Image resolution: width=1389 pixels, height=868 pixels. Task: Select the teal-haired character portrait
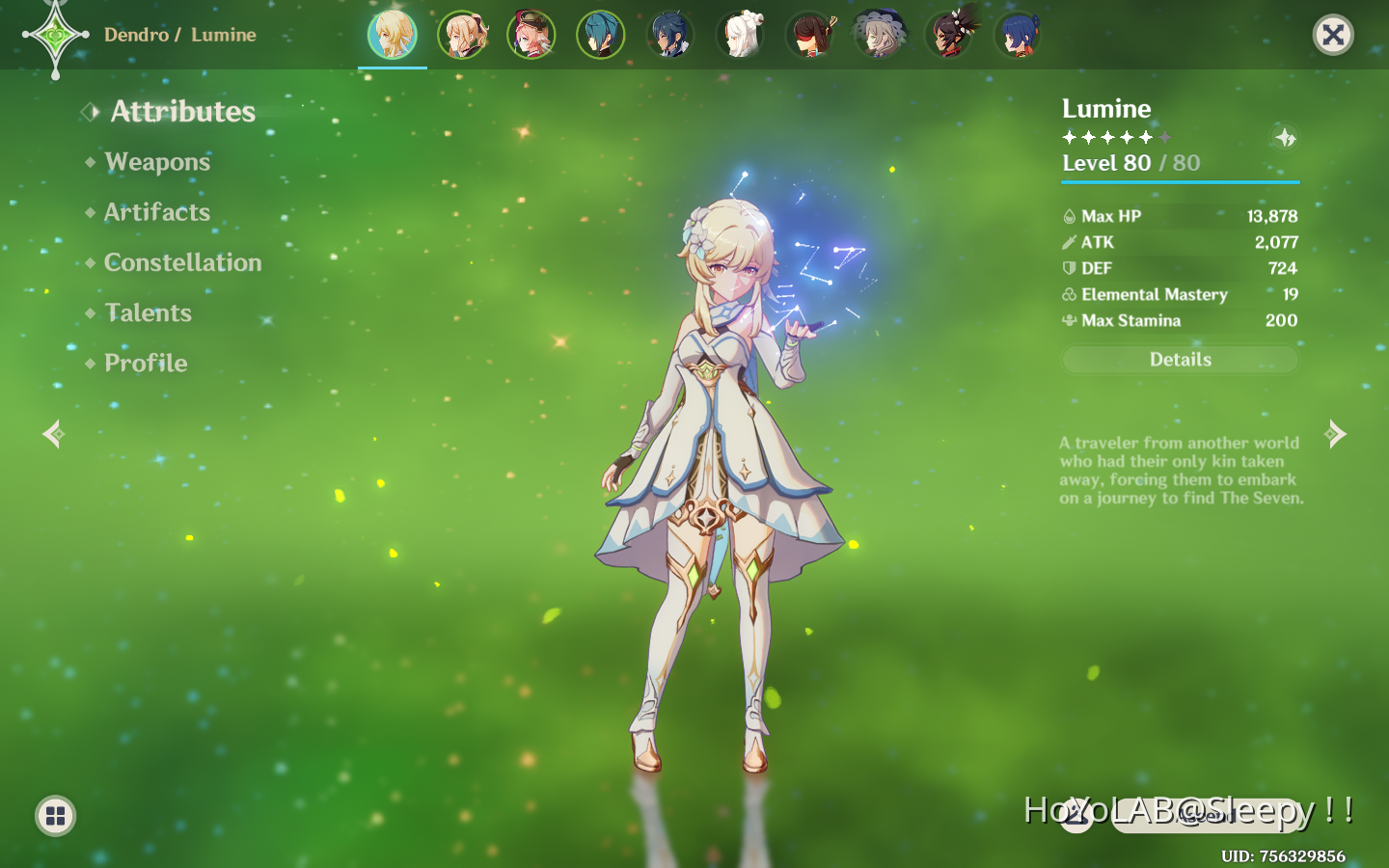point(601,35)
